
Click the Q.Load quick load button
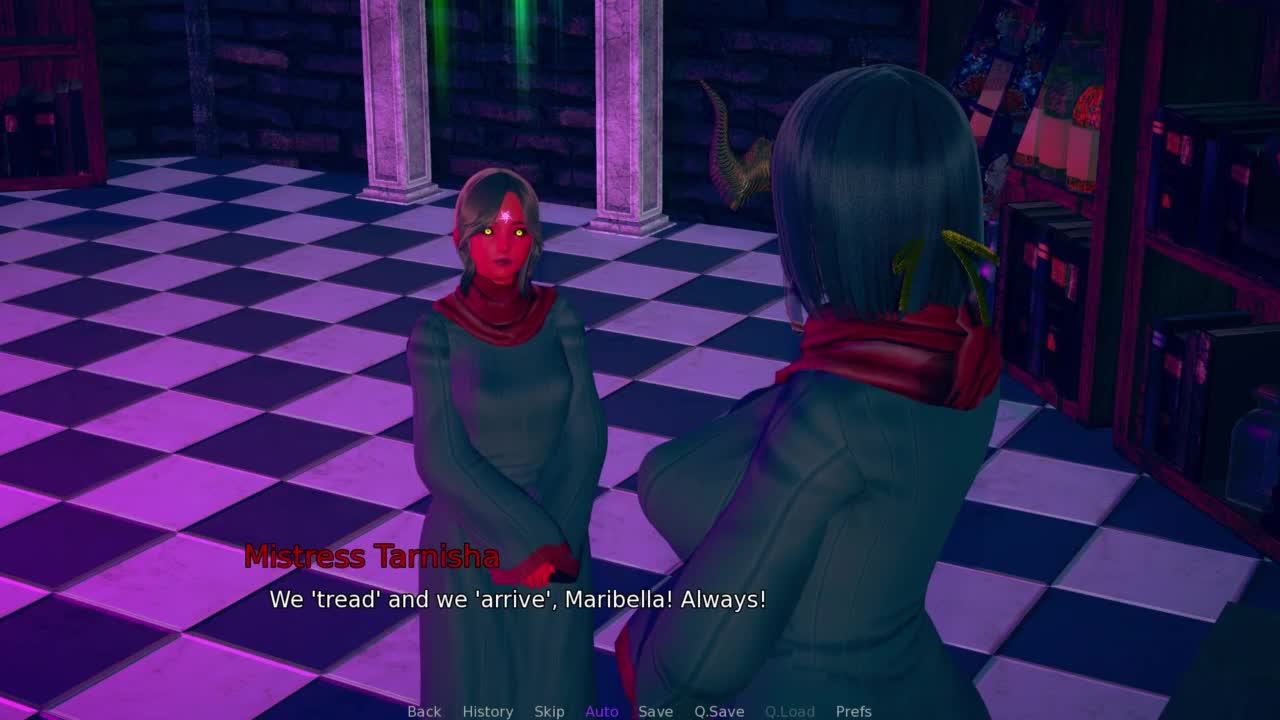pos(790,711)
